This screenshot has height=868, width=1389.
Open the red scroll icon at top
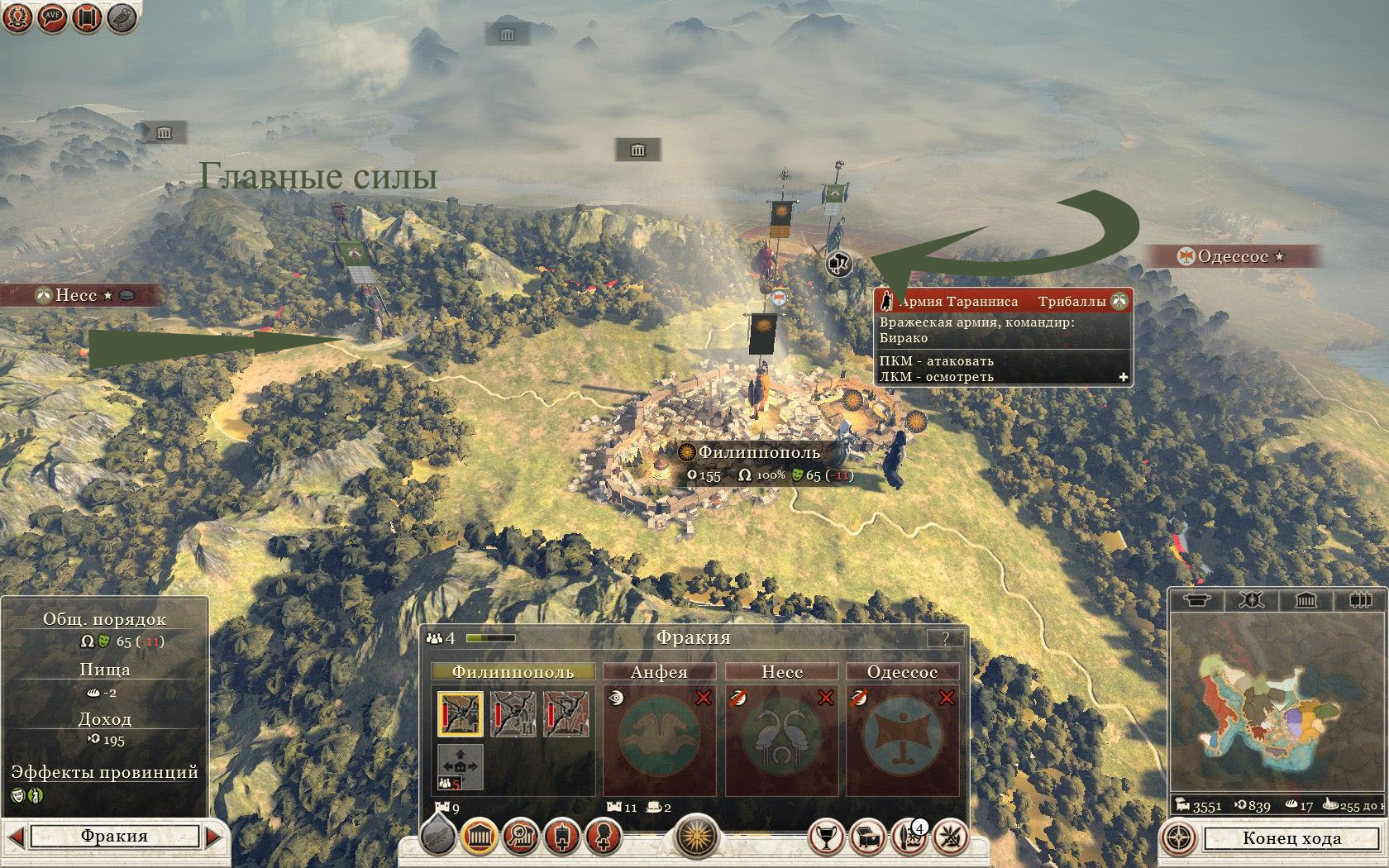pyautogui.click(x=87, y=18)
